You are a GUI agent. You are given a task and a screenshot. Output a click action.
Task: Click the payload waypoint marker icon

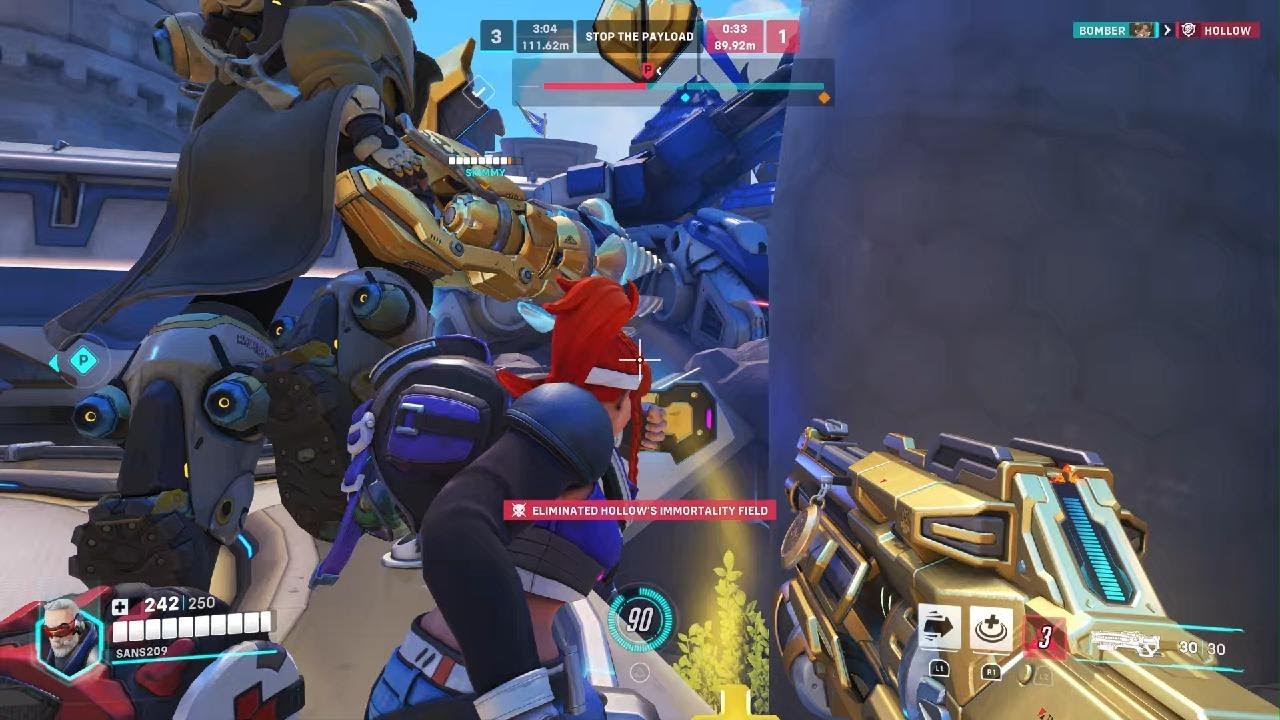pyautogui.click(x=84, y=361)
